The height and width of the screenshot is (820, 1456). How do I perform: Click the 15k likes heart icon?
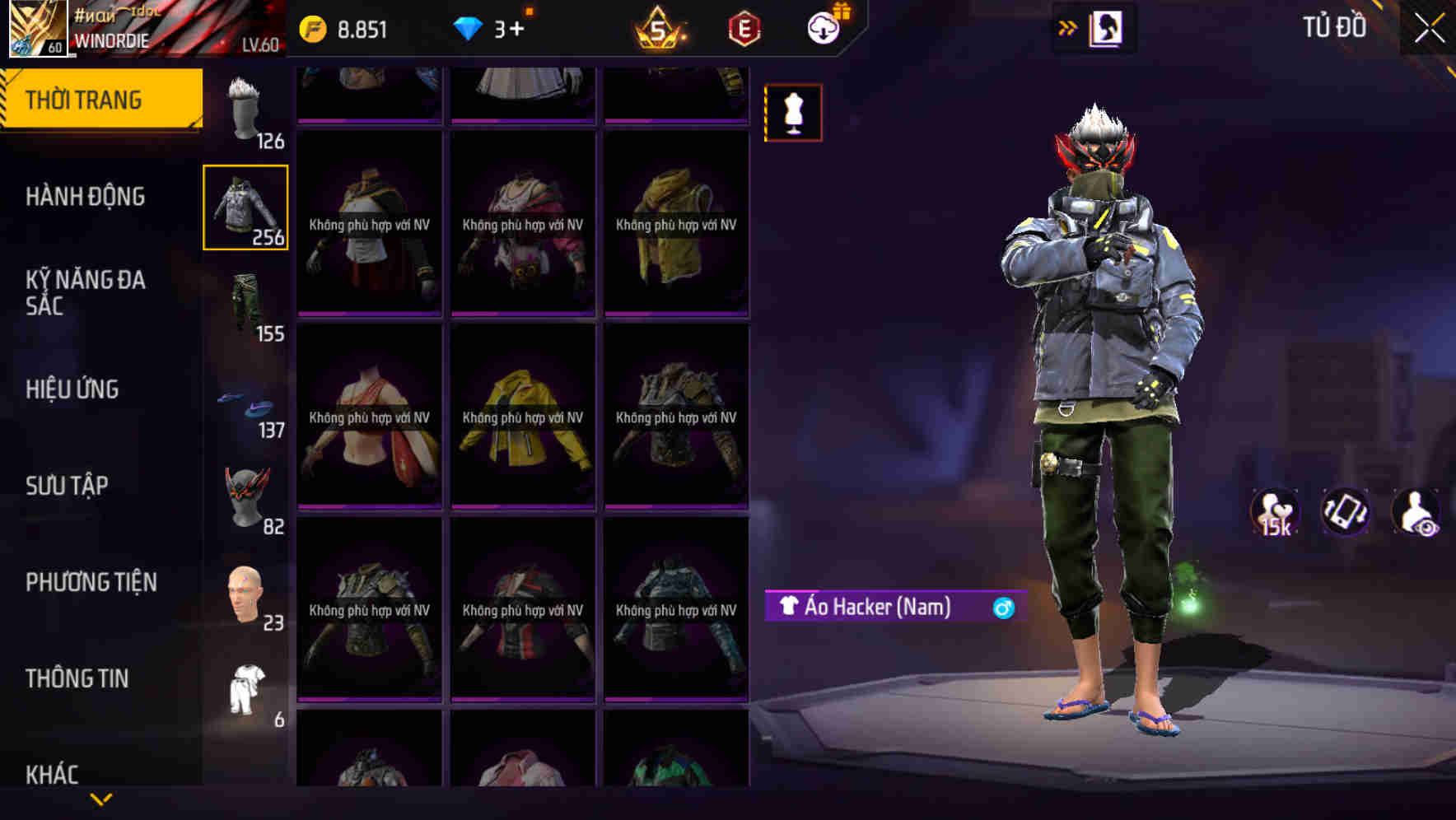[x=1272, y=512]
